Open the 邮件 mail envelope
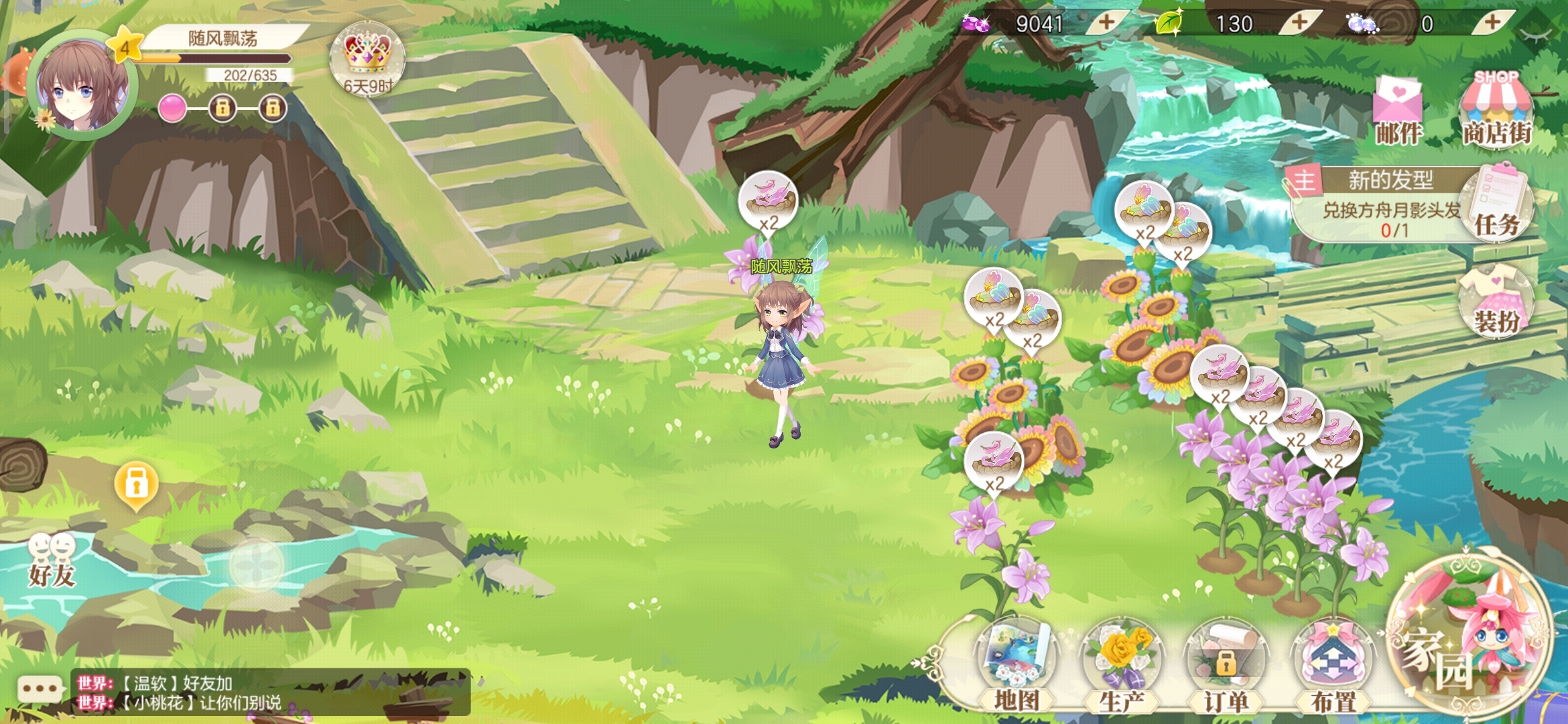 (x=1398, y=111)
